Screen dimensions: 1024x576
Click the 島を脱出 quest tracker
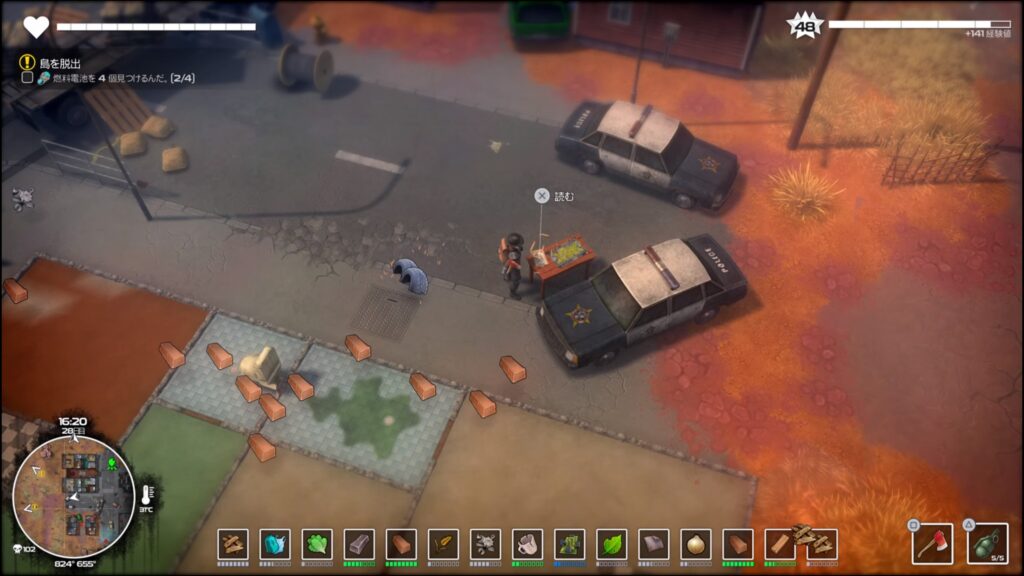pyautogui.click(x=58, y=62)
